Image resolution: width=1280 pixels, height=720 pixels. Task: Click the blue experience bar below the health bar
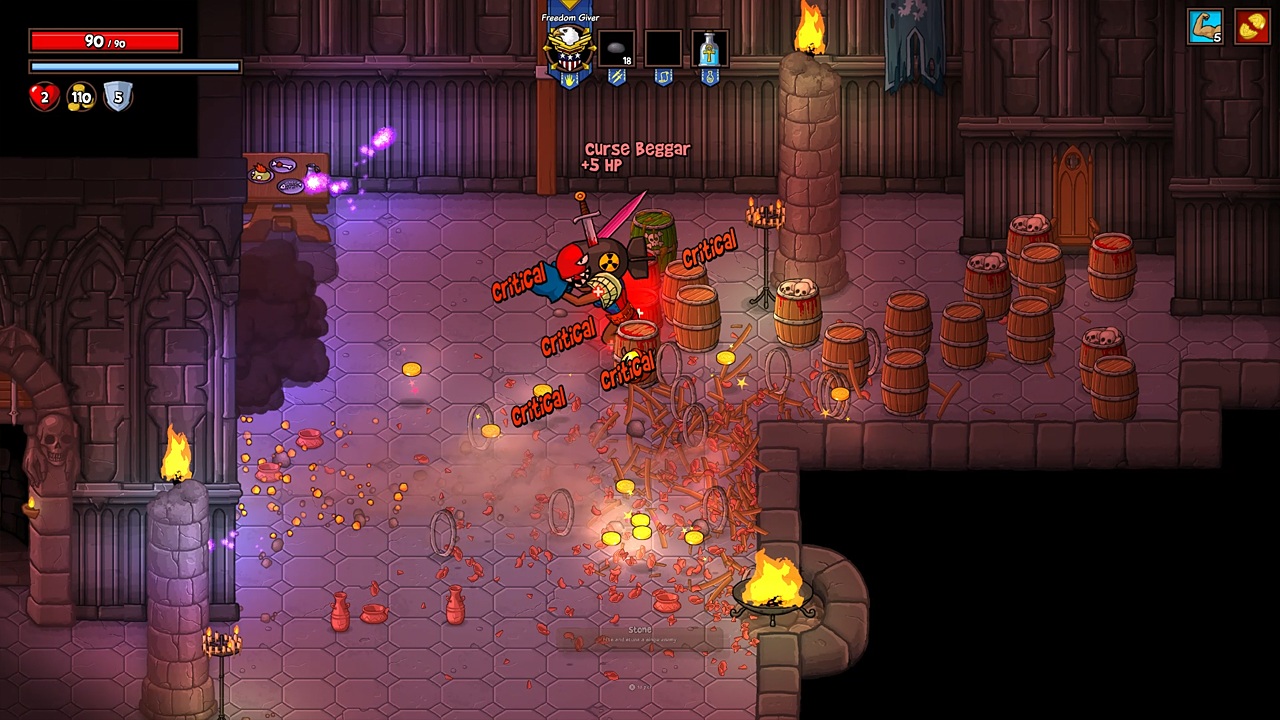pos(135,65)
